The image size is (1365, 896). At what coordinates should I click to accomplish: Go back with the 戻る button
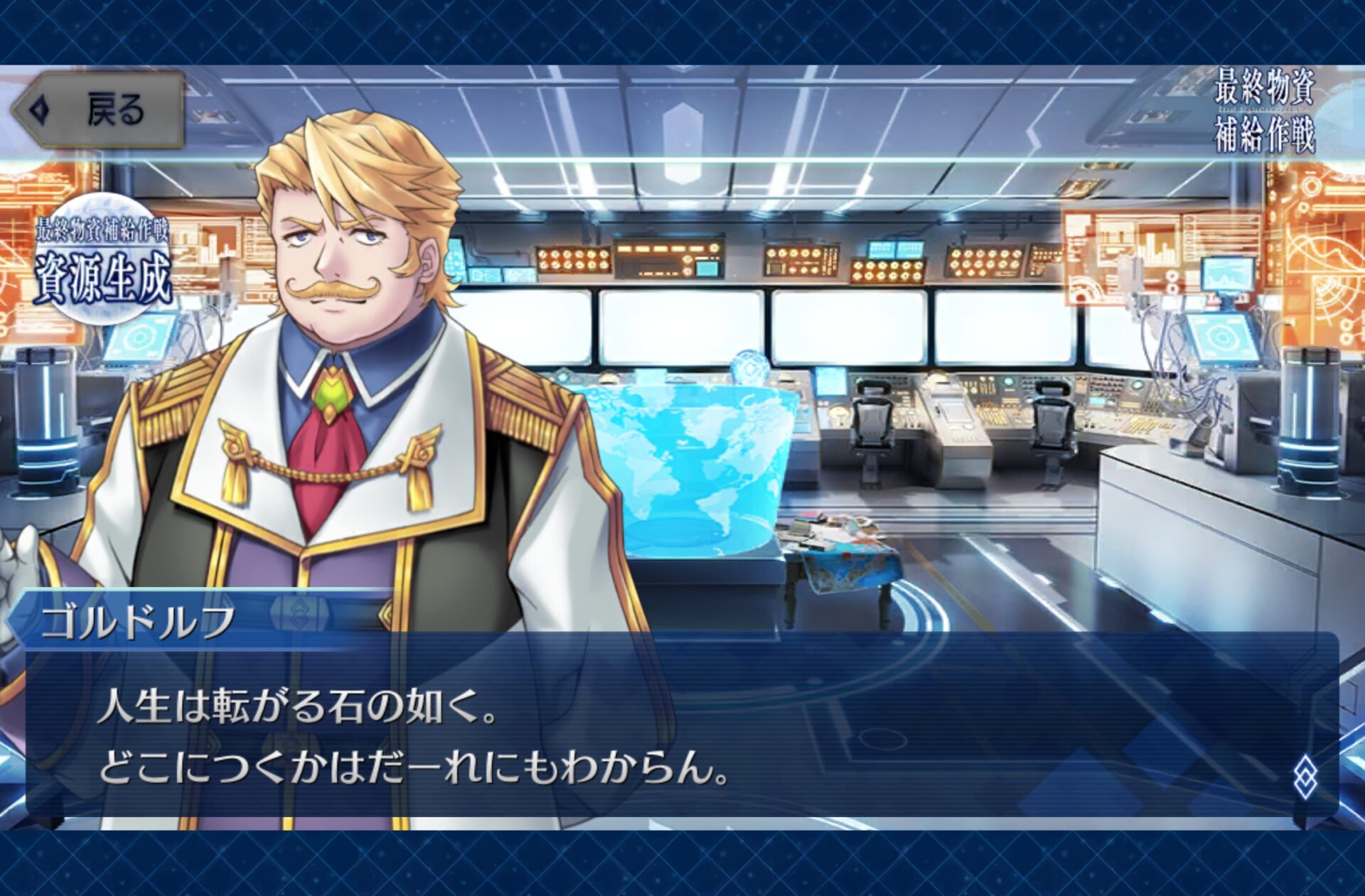tap(98, 110)
